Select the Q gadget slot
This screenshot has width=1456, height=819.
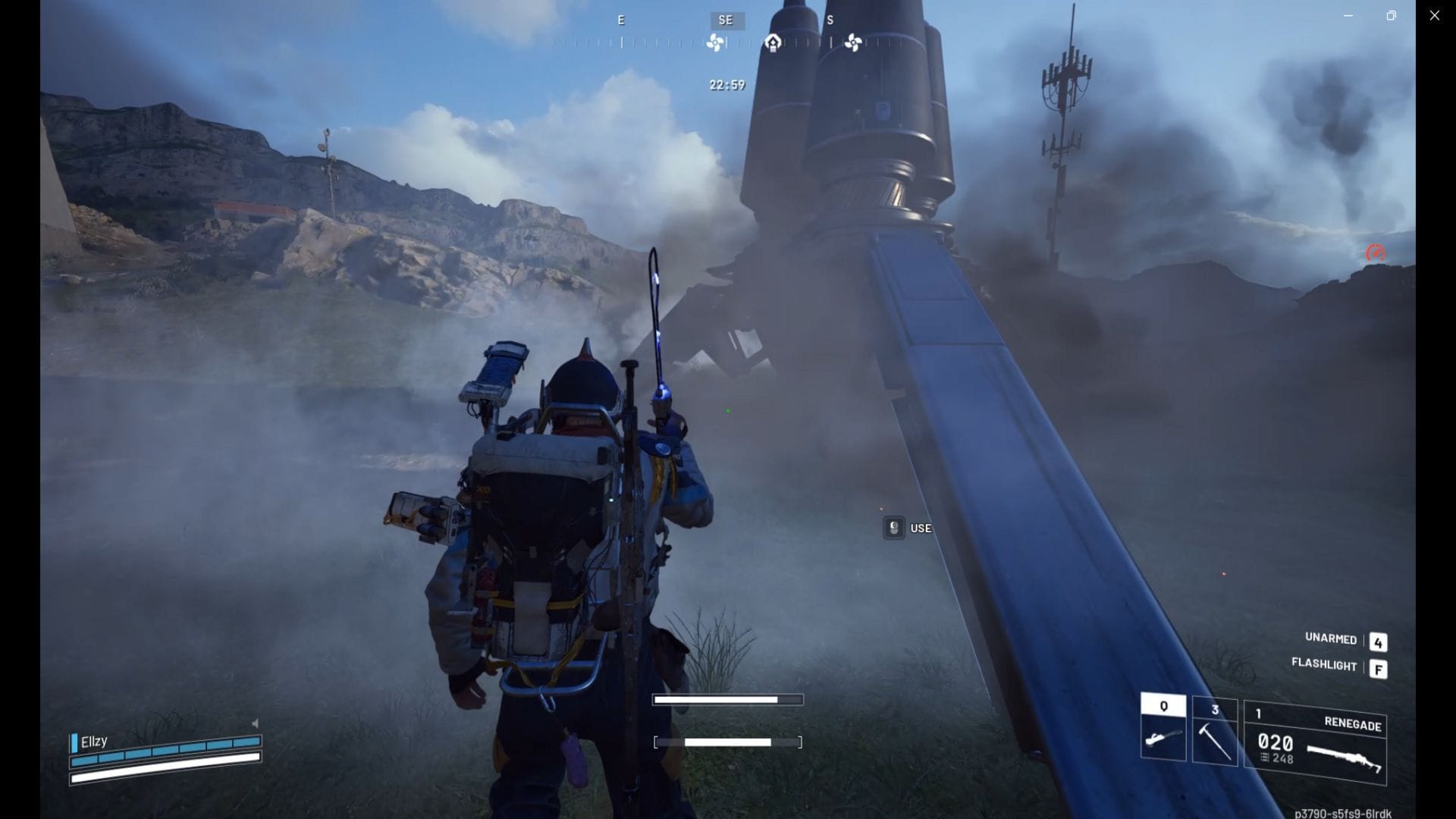click(x=1163, y=728)
